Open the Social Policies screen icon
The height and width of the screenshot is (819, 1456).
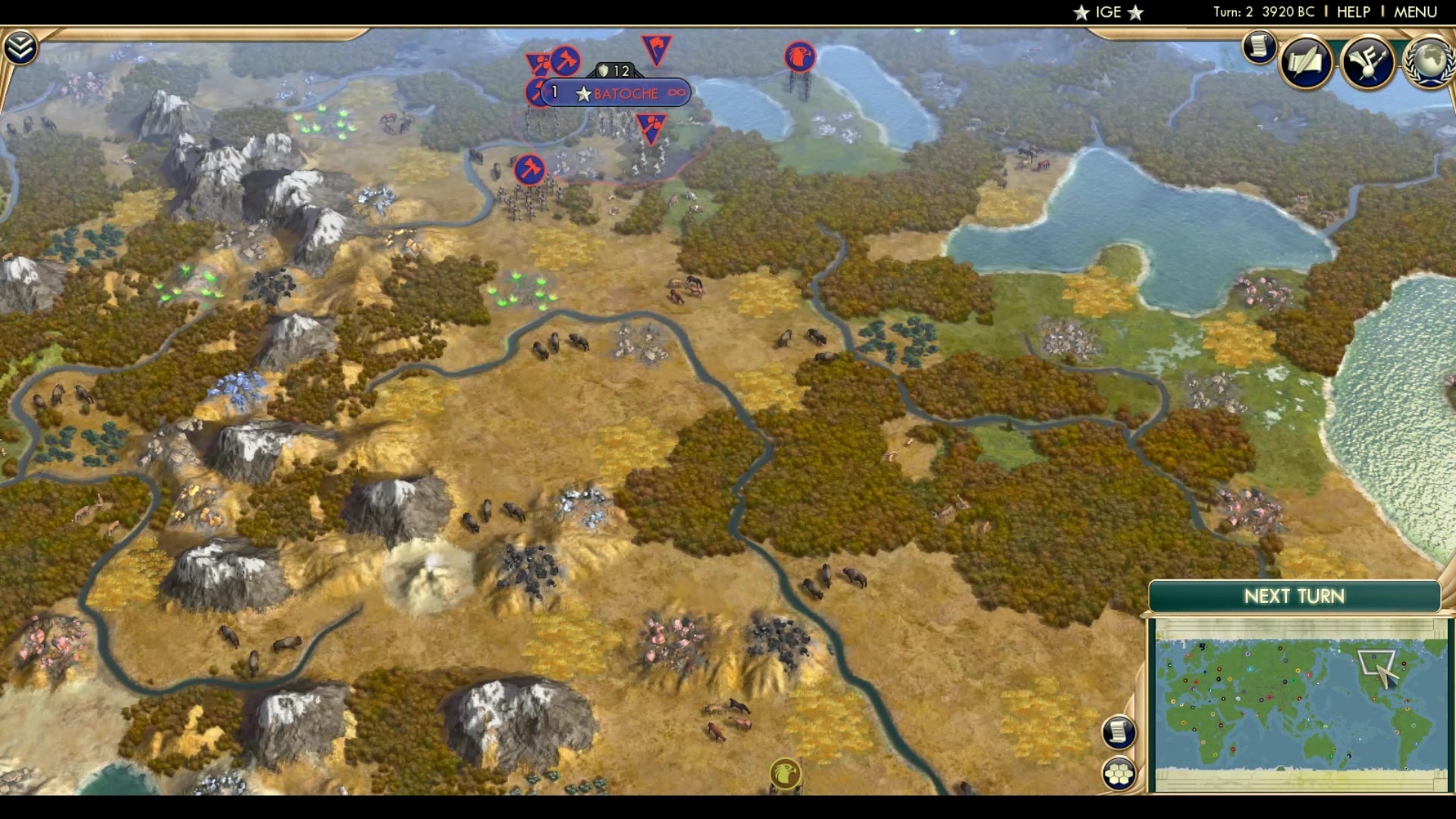(1306, 62)
